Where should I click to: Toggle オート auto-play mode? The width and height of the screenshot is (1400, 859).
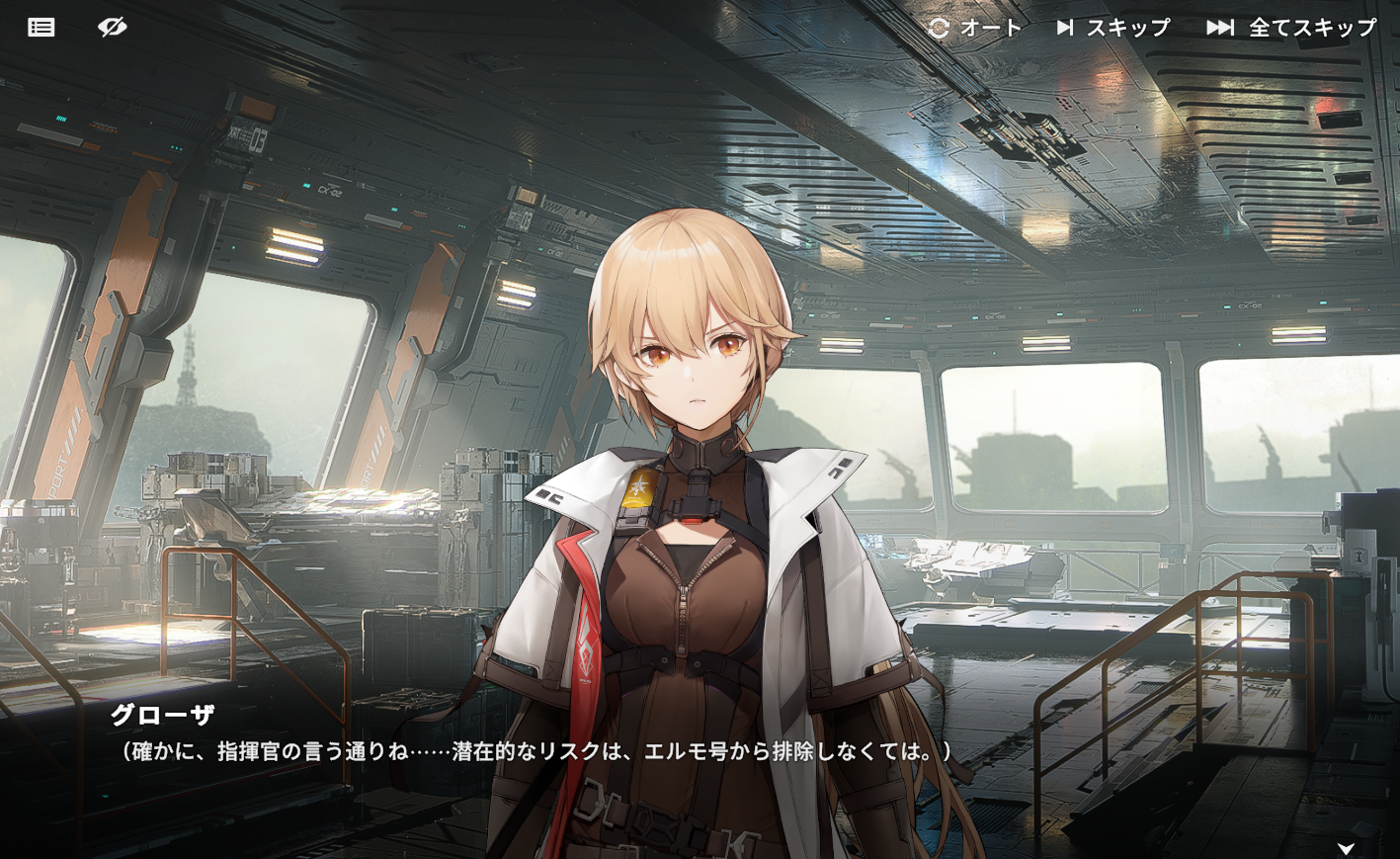tap(975, 28)
